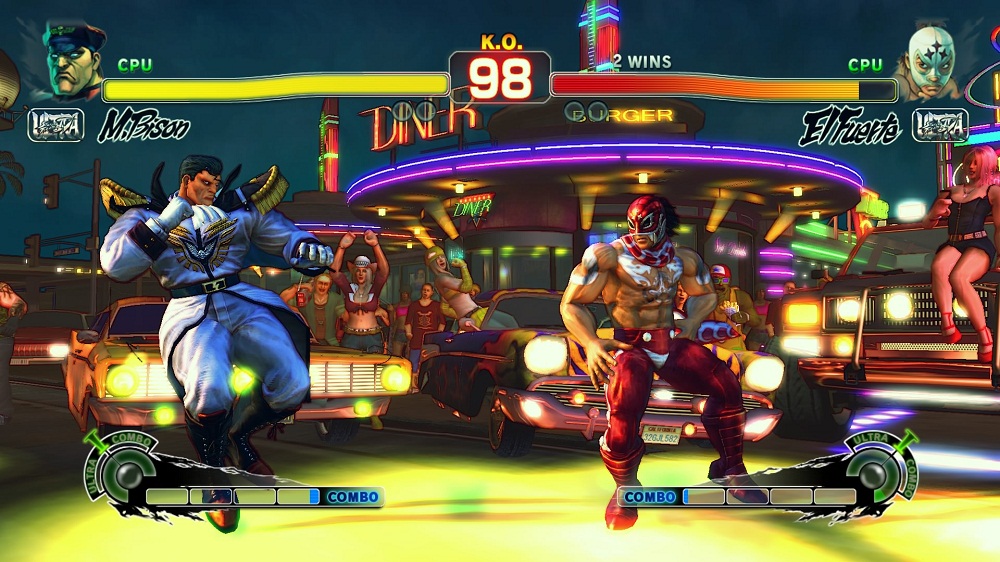Select the Ultra badge beside M. Bison's name
Viewport: 1000px width, 562px height.
[55, 125]
